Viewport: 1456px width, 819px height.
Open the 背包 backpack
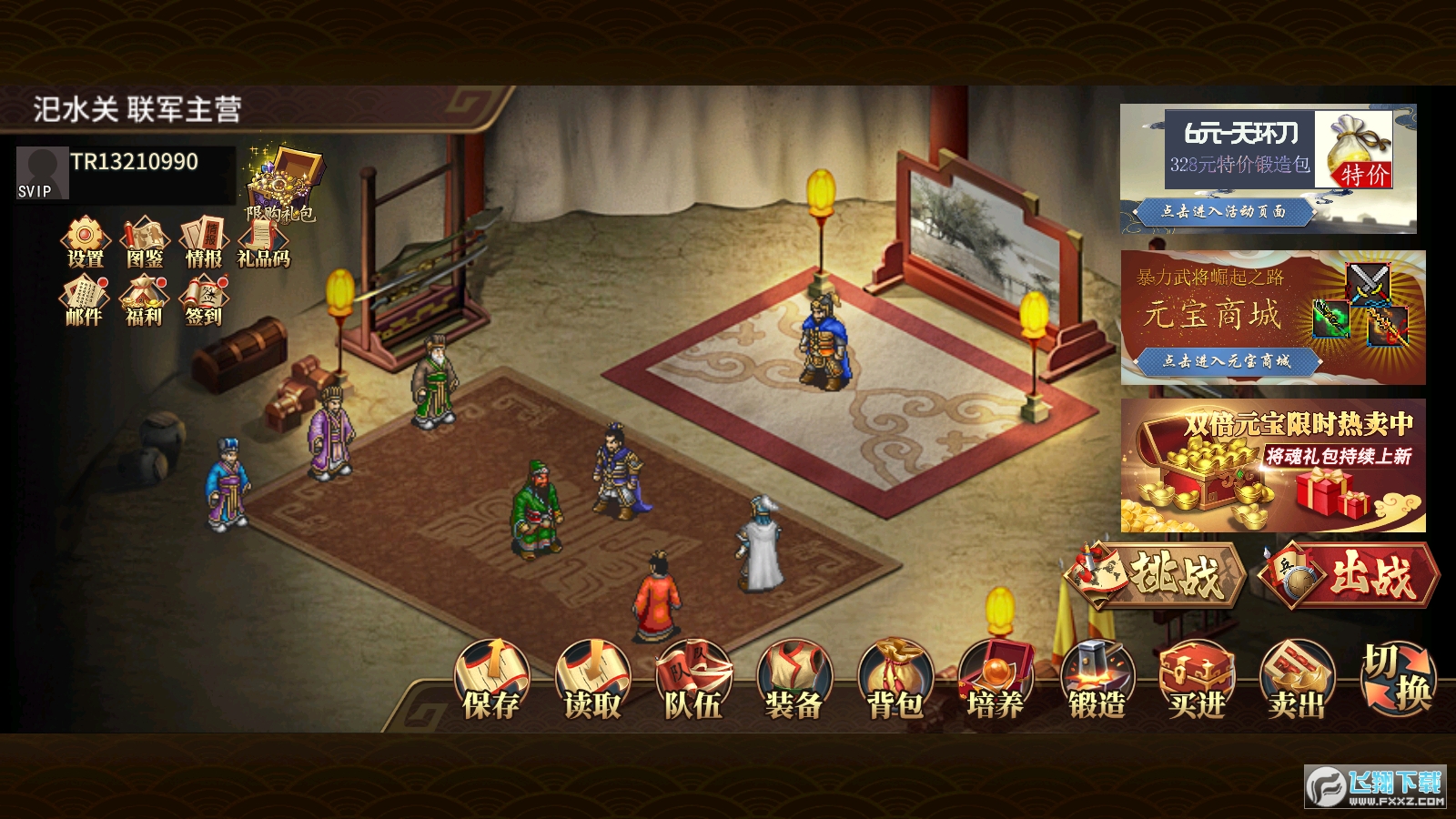tap(895, 682)
